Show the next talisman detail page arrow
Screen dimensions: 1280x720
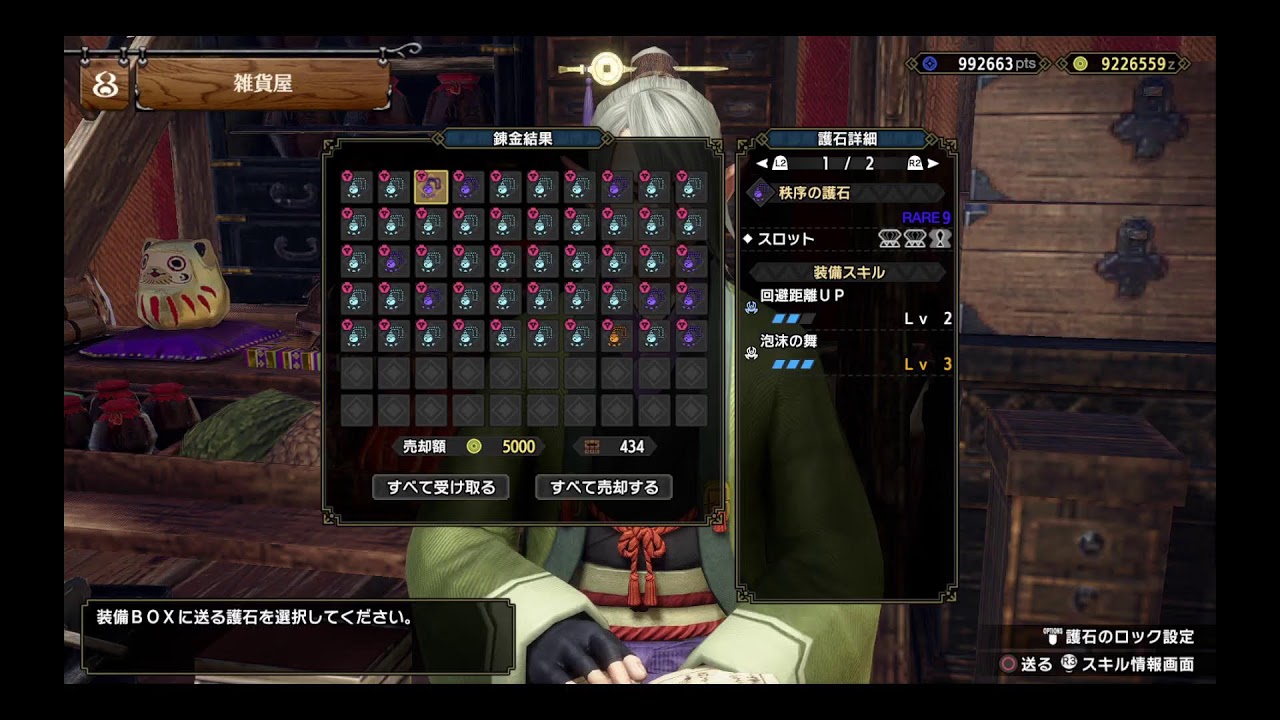coord(933,163)
